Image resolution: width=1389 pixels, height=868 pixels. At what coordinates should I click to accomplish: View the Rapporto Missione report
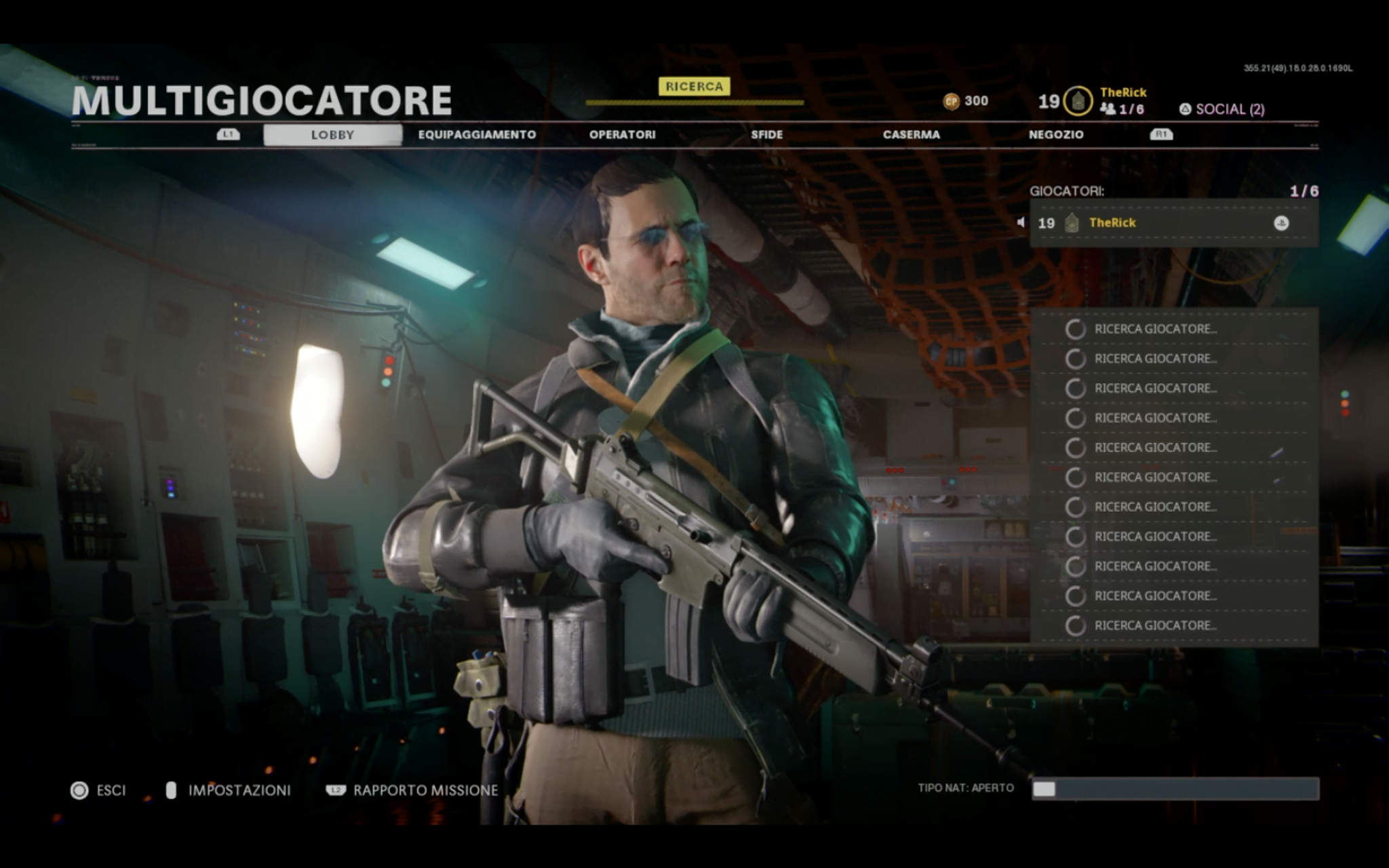point(412,790)
